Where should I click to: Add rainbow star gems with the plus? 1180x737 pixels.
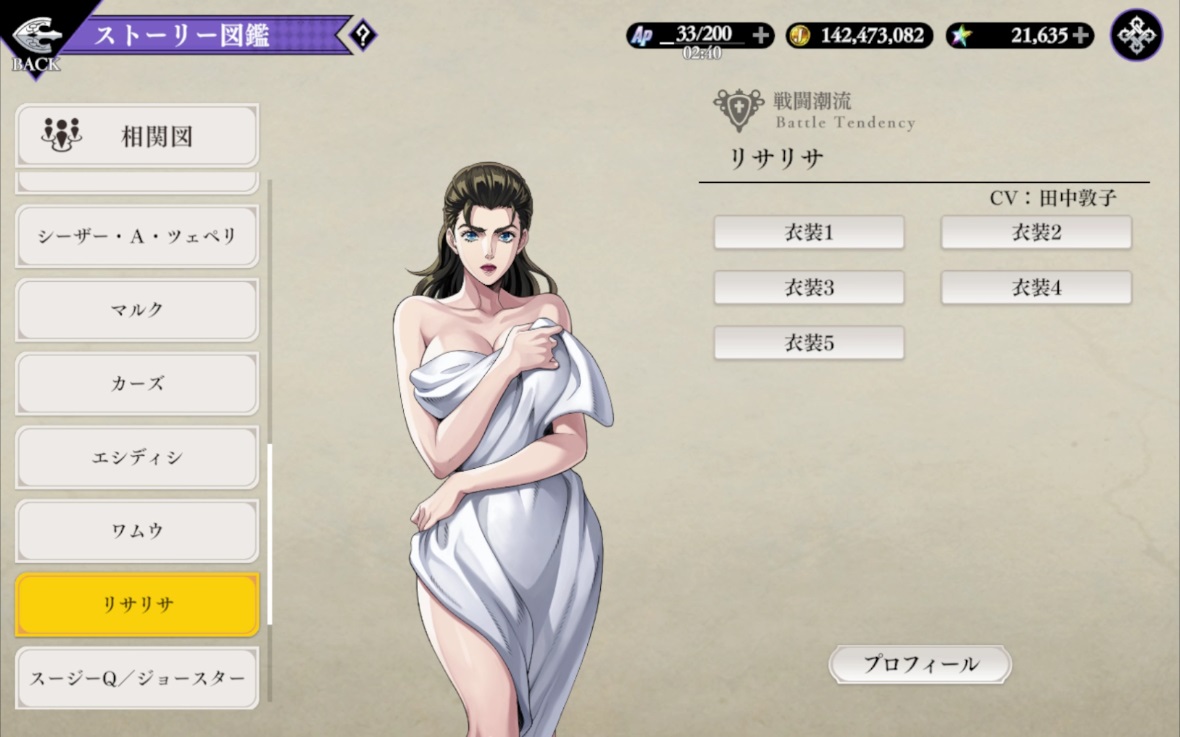coord(1081,36)
